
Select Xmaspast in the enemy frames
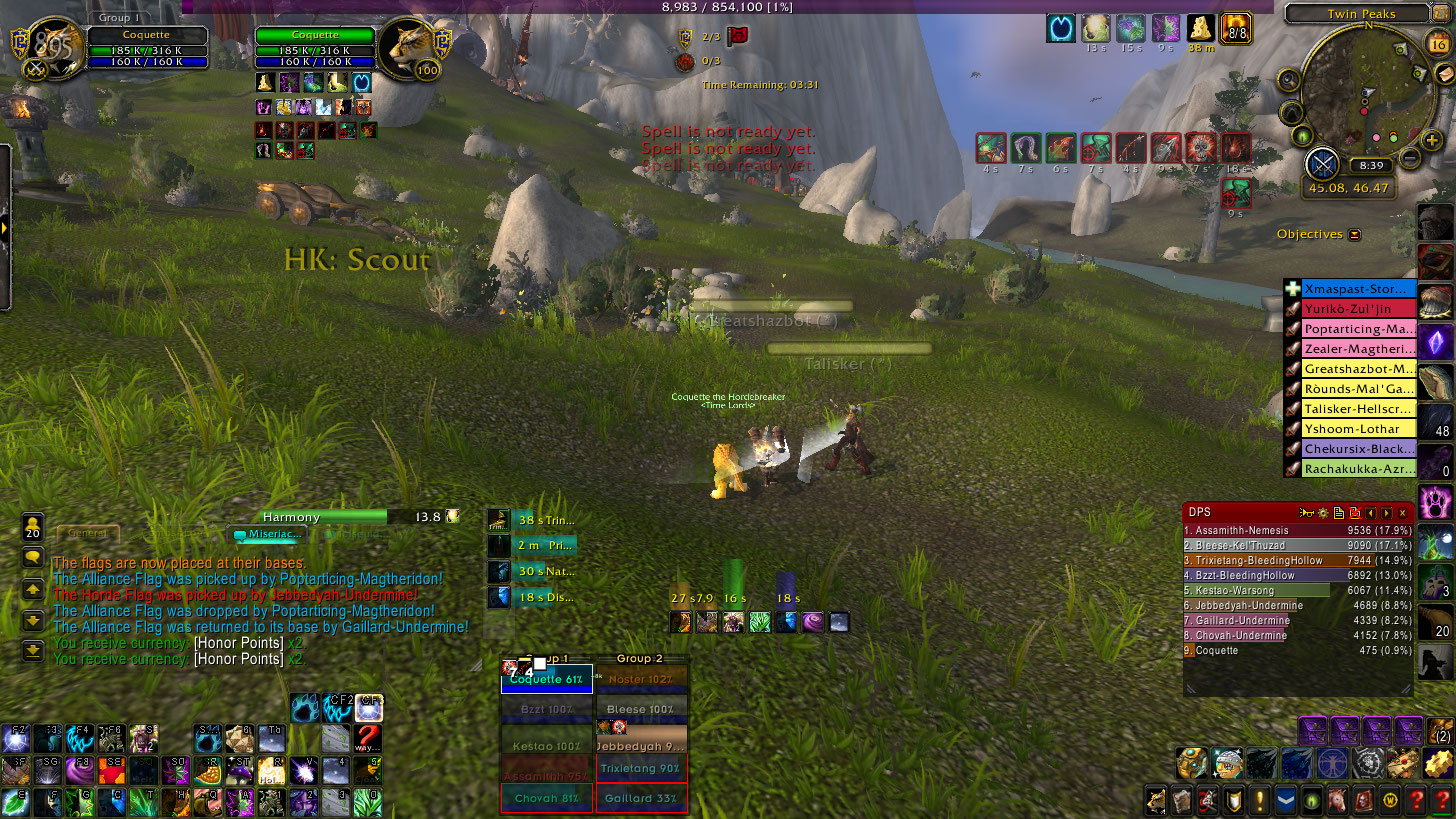tap(1358, 290)
